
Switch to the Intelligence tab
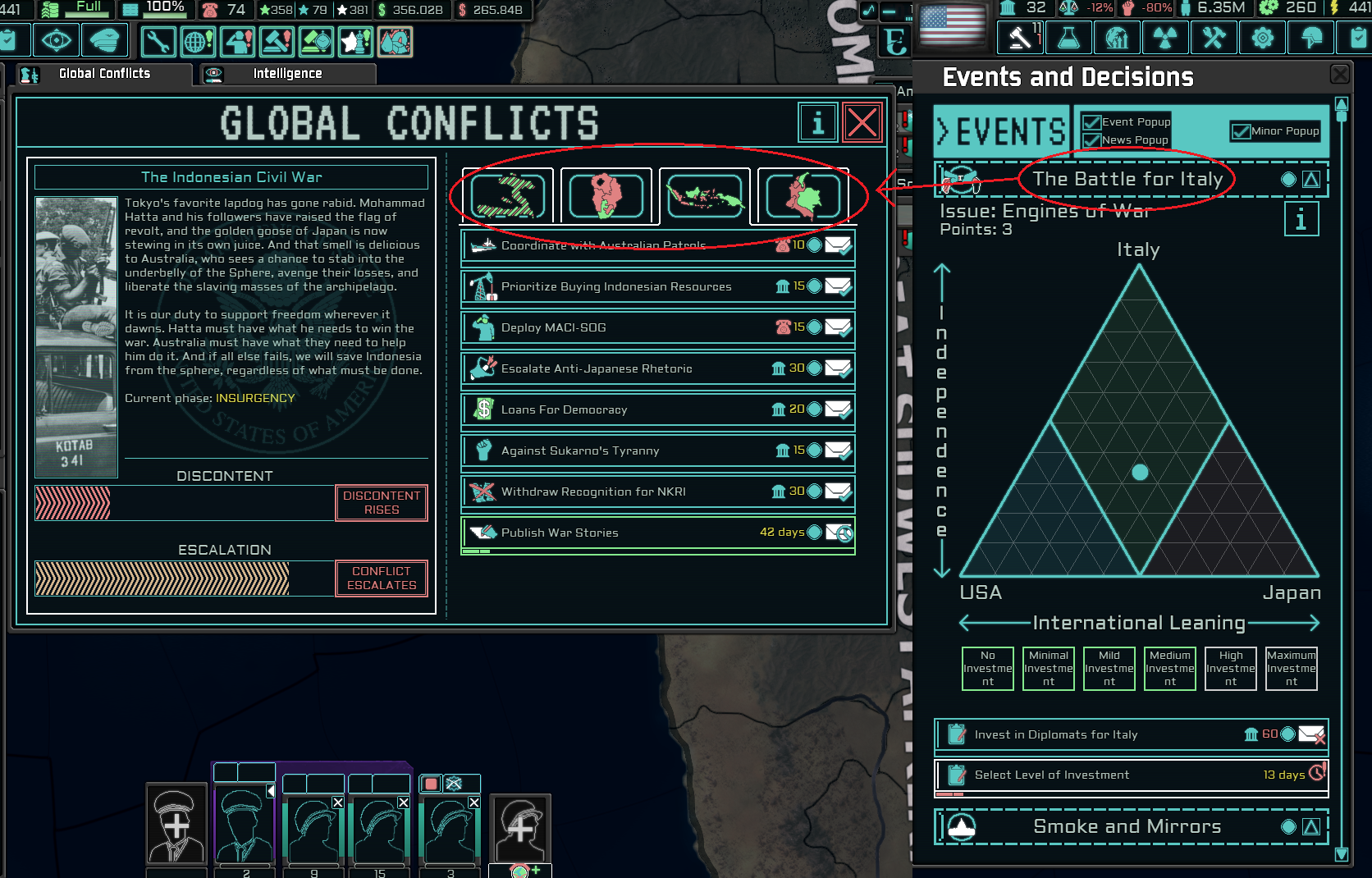[287, 73]
